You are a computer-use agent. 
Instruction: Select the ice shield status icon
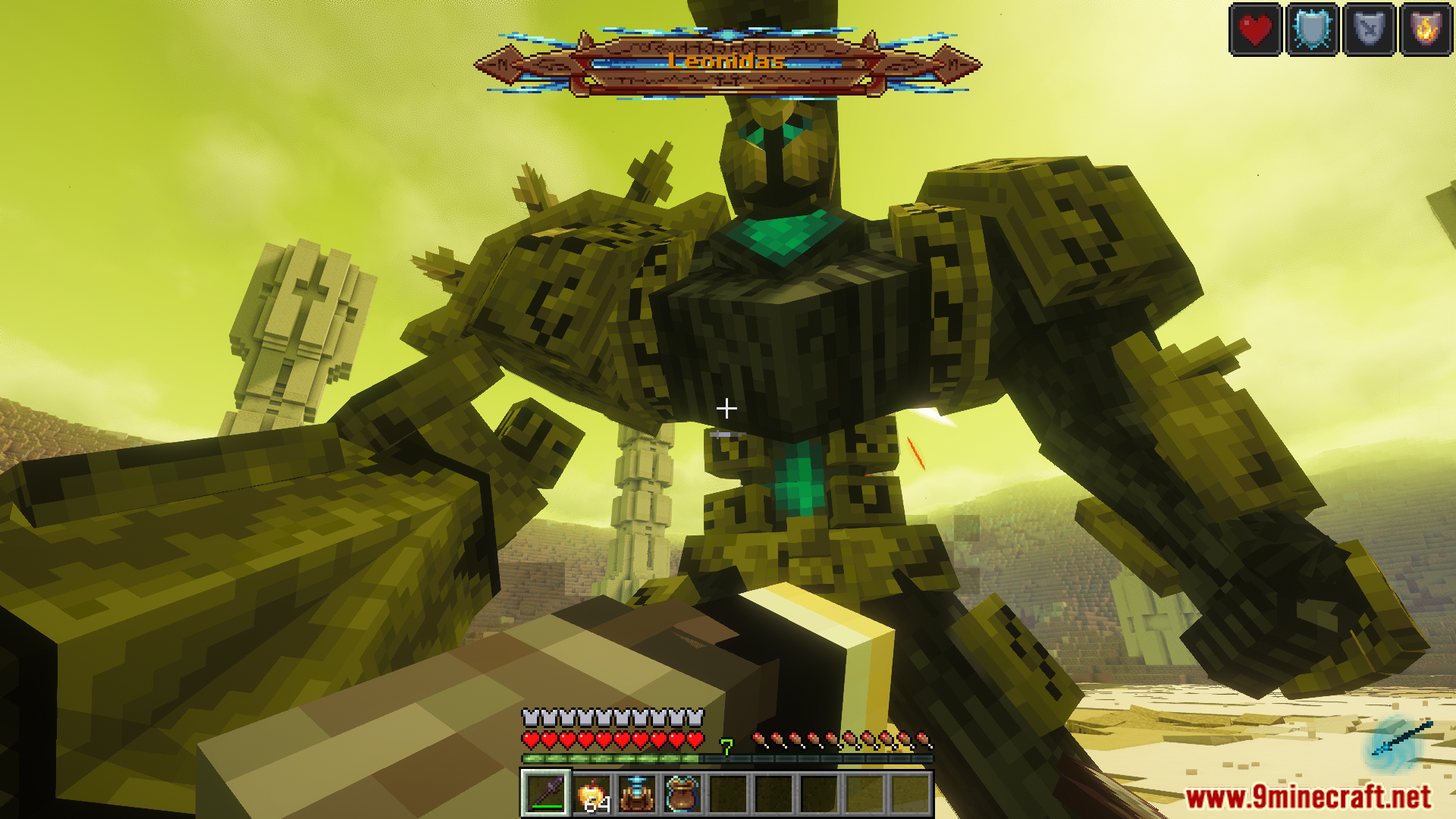[1312, 29]
